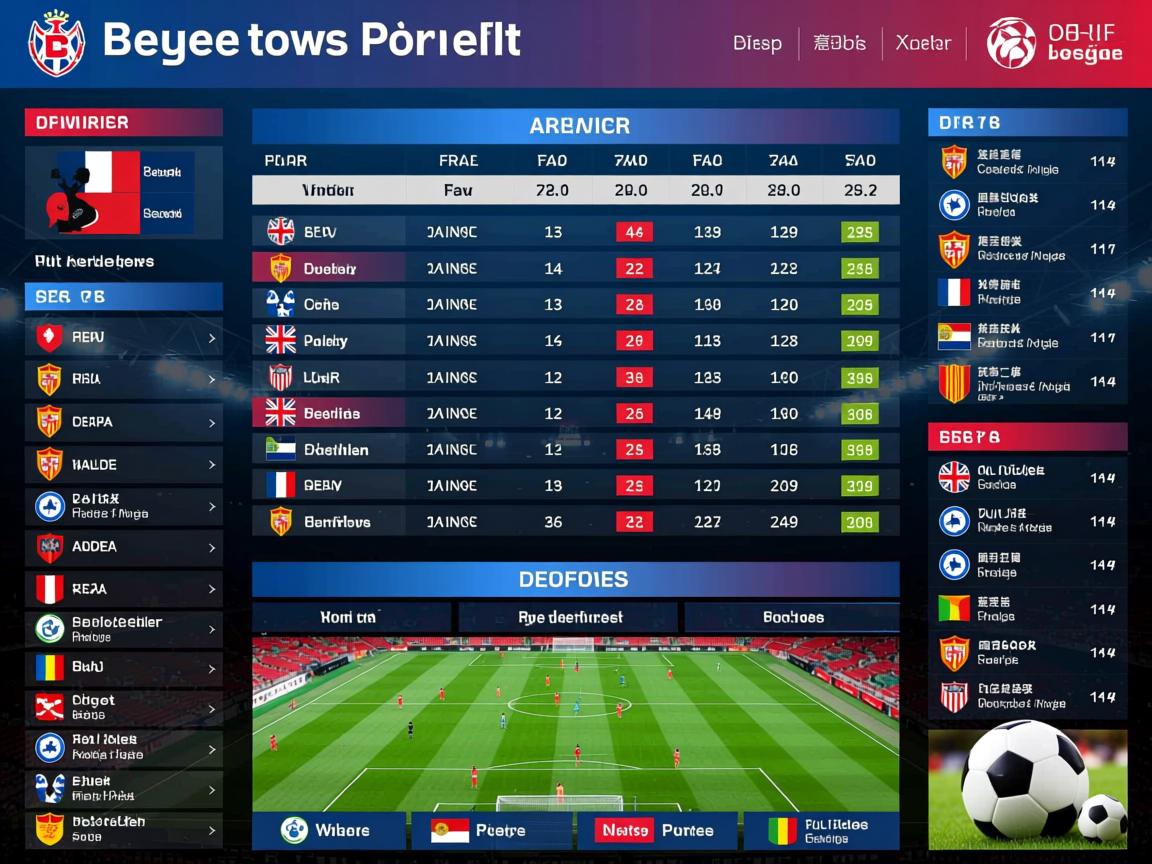Image resolution: width=1152 pixels, height=864 pixels.
Task: Select the Xoelar header link
Action: tap(923, 44)
